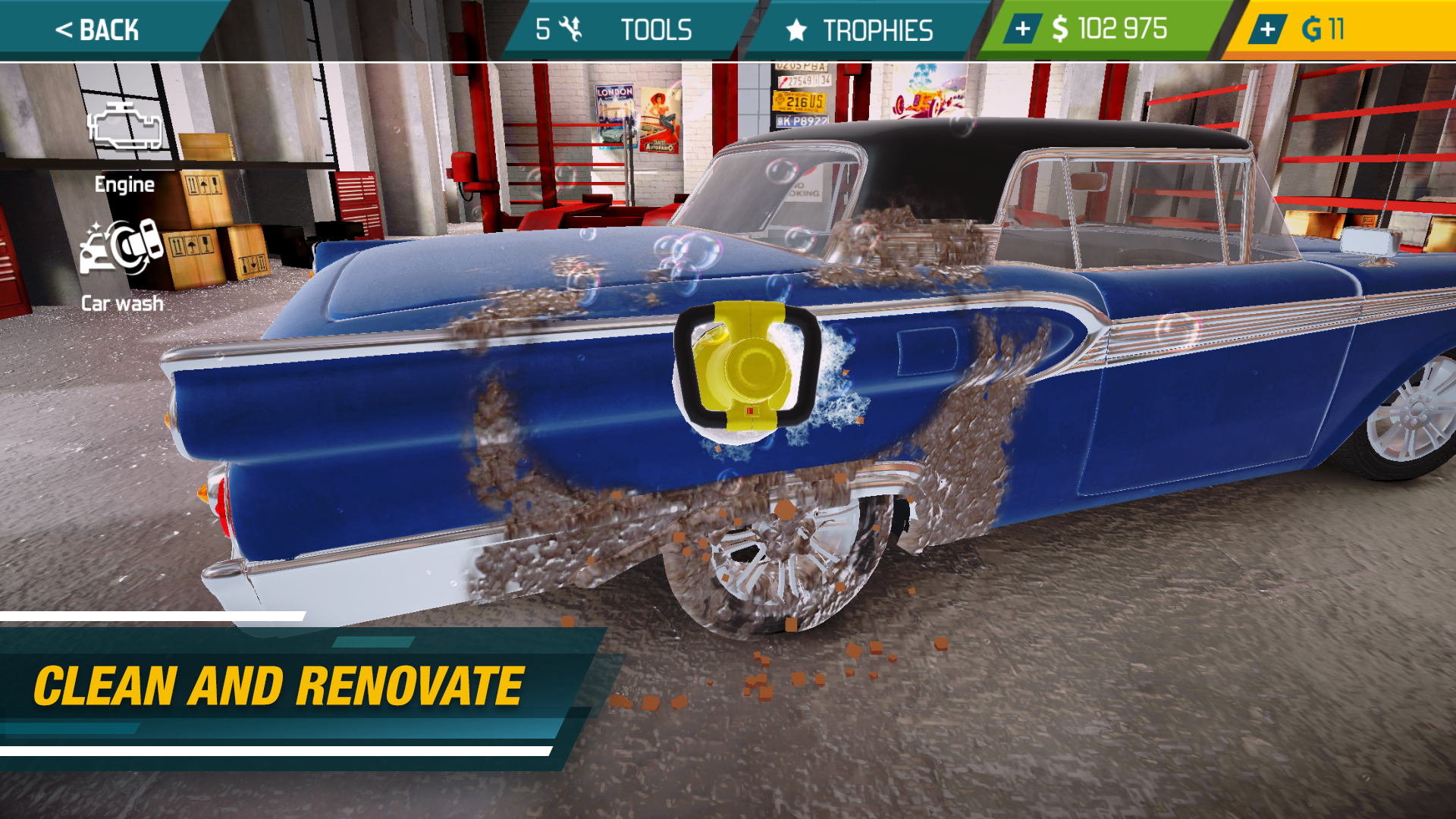Click the sparkle car icon above Car wash label
This screenshot has width=1456, height=819.
coord(121,246)
